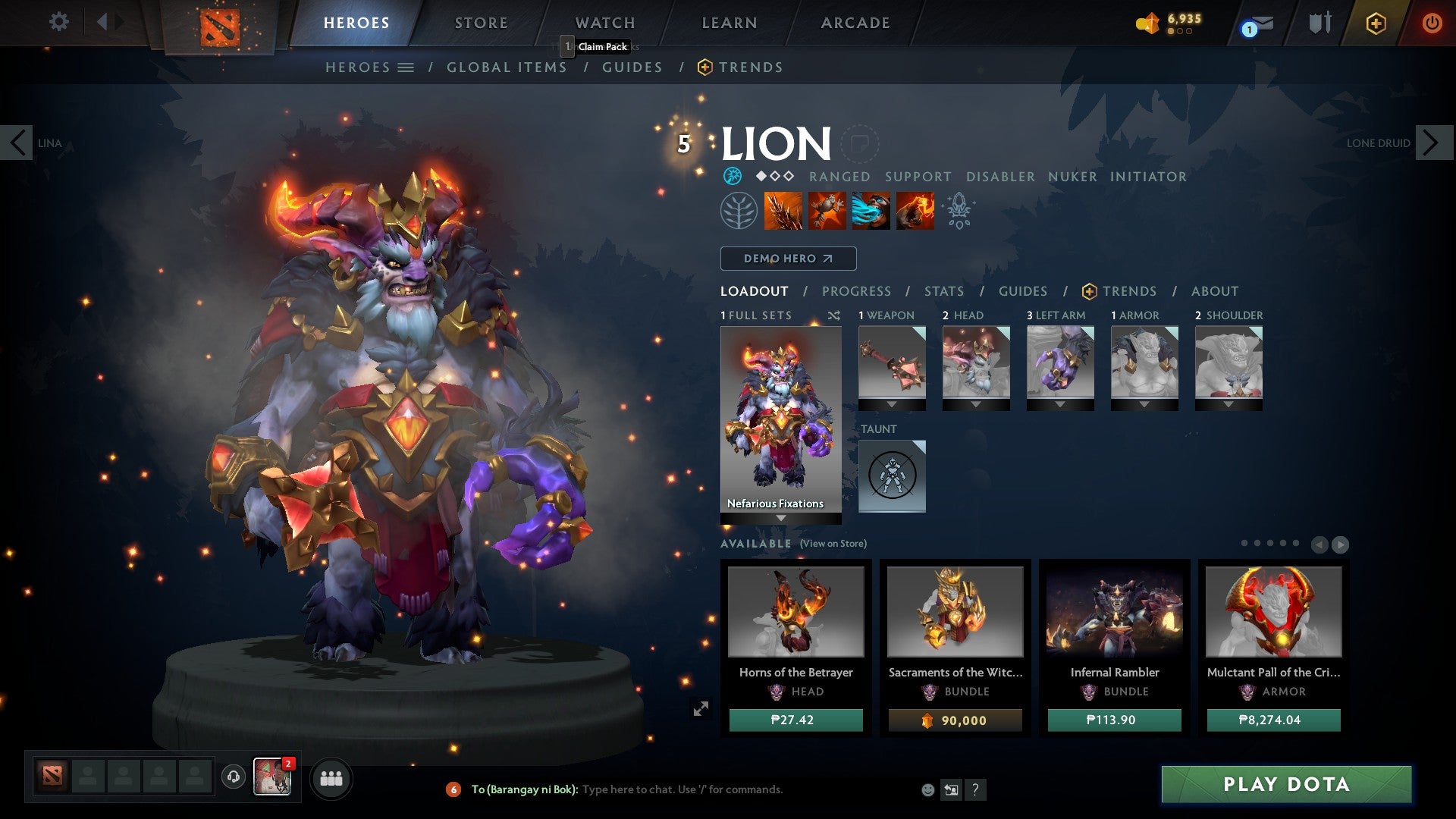Screen dimensions: 1456x819
Task: Open the settings gear
Action: coord(58,22)
